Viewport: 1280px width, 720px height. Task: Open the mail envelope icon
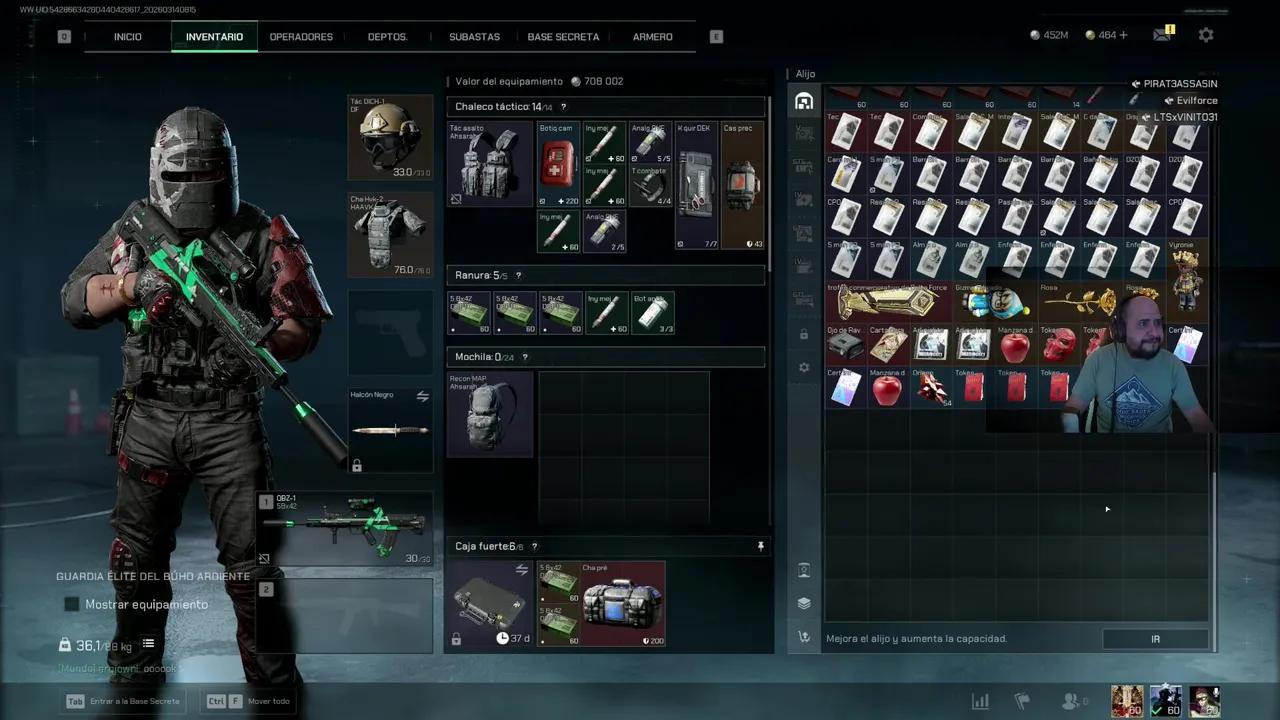pyautogui.click(x=1161, y=35)
